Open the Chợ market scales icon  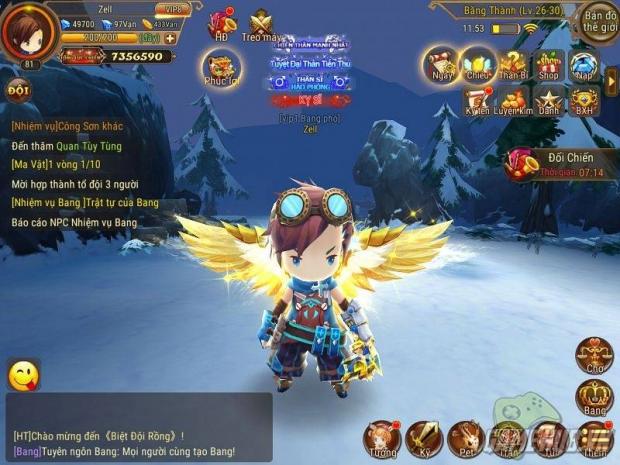click(594, 357)
